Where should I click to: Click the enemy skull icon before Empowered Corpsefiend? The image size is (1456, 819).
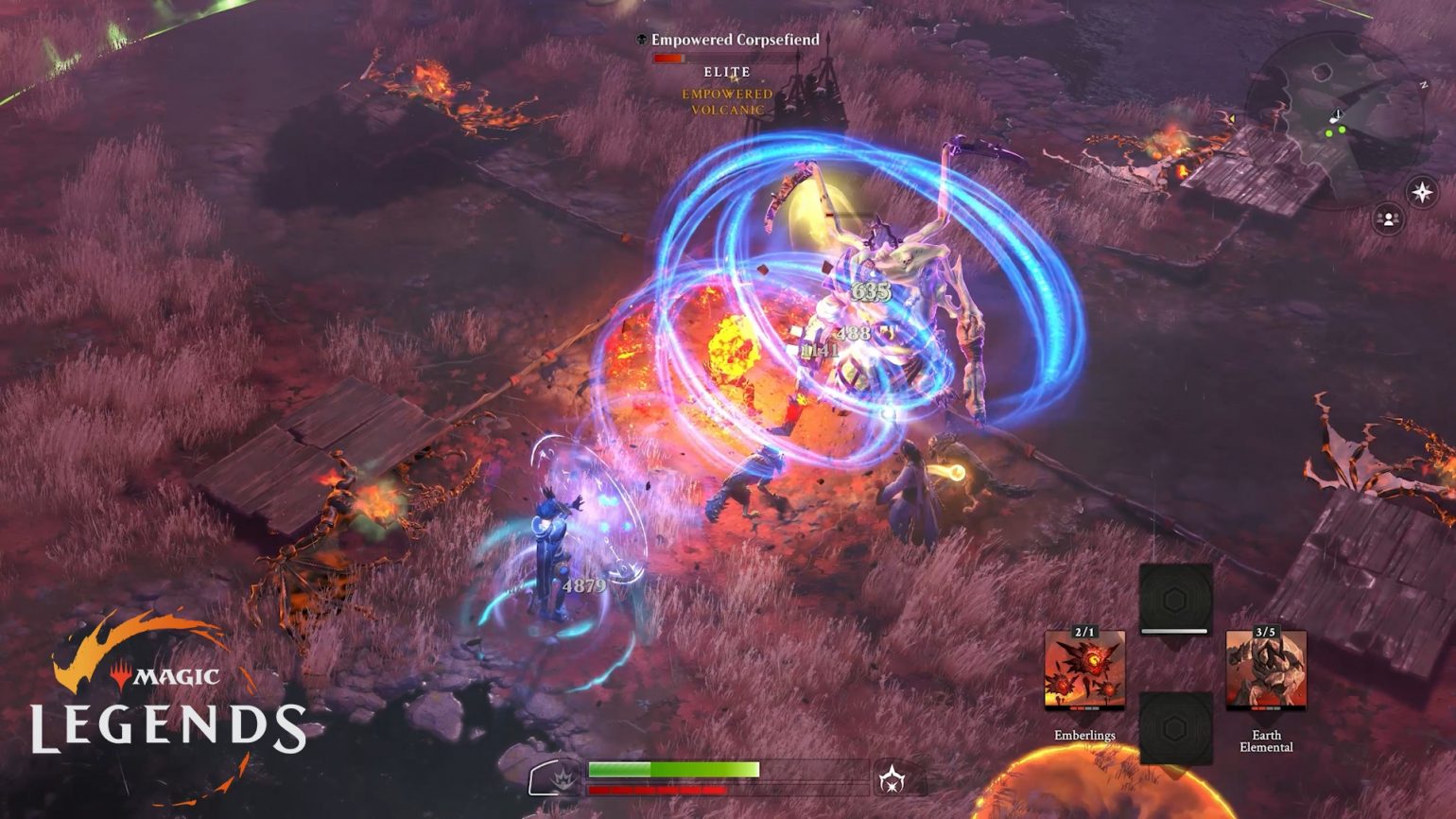click(642, 41)
